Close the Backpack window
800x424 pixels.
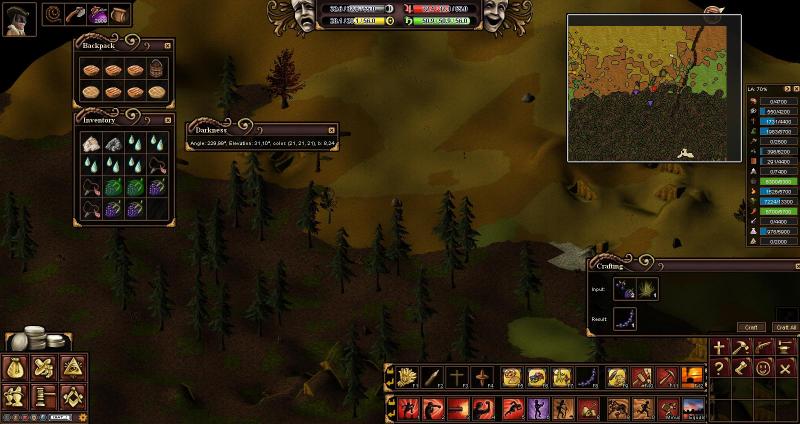tap(167, 45)
